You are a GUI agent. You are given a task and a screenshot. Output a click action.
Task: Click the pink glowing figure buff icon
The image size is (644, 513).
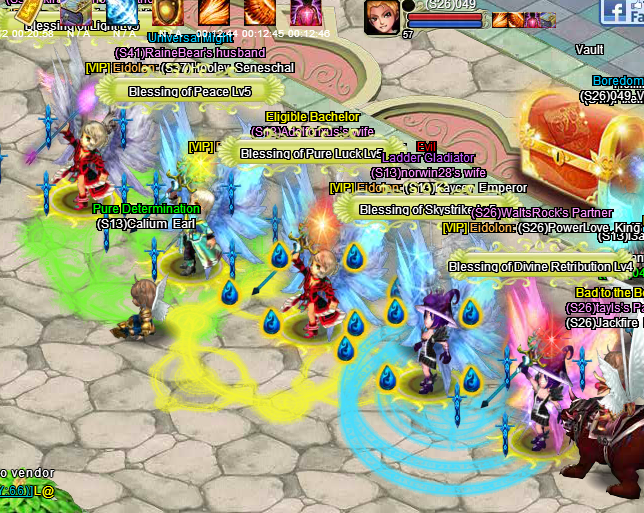click(305, 12)
